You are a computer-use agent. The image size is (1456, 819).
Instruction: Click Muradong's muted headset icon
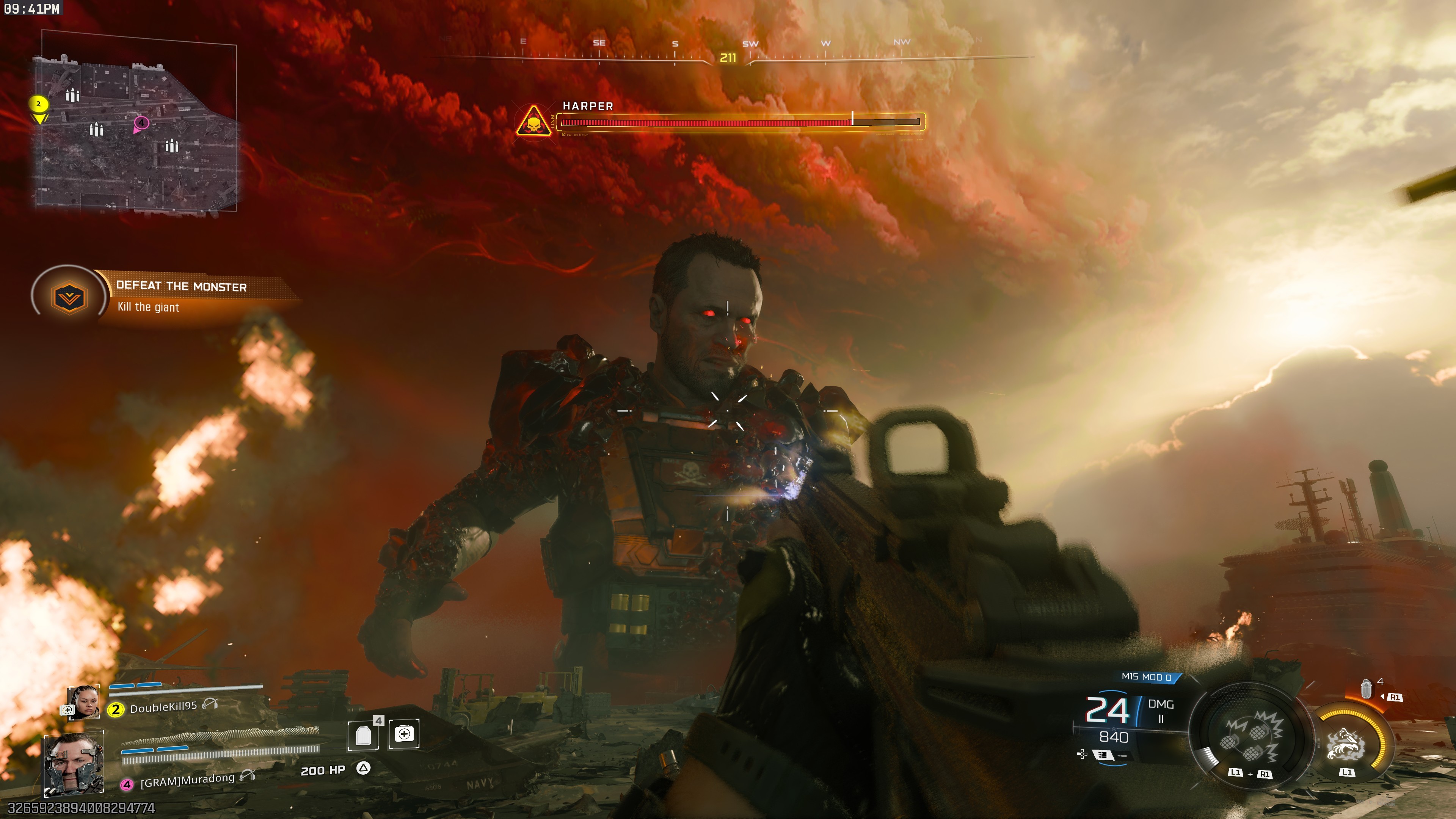[x=248, y=775]
